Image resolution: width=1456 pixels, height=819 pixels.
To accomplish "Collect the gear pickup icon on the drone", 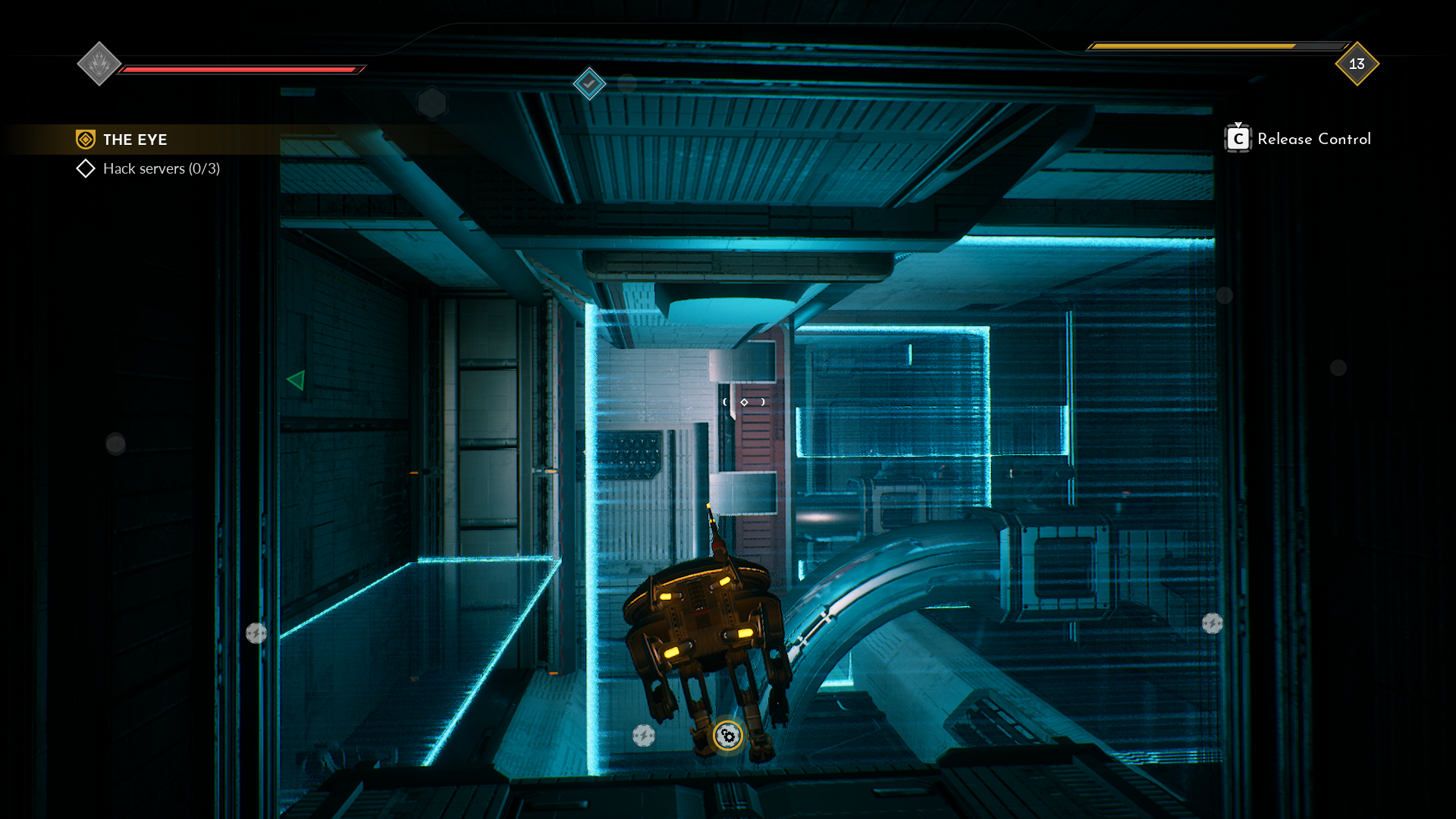I will click(x=727, y=734).
